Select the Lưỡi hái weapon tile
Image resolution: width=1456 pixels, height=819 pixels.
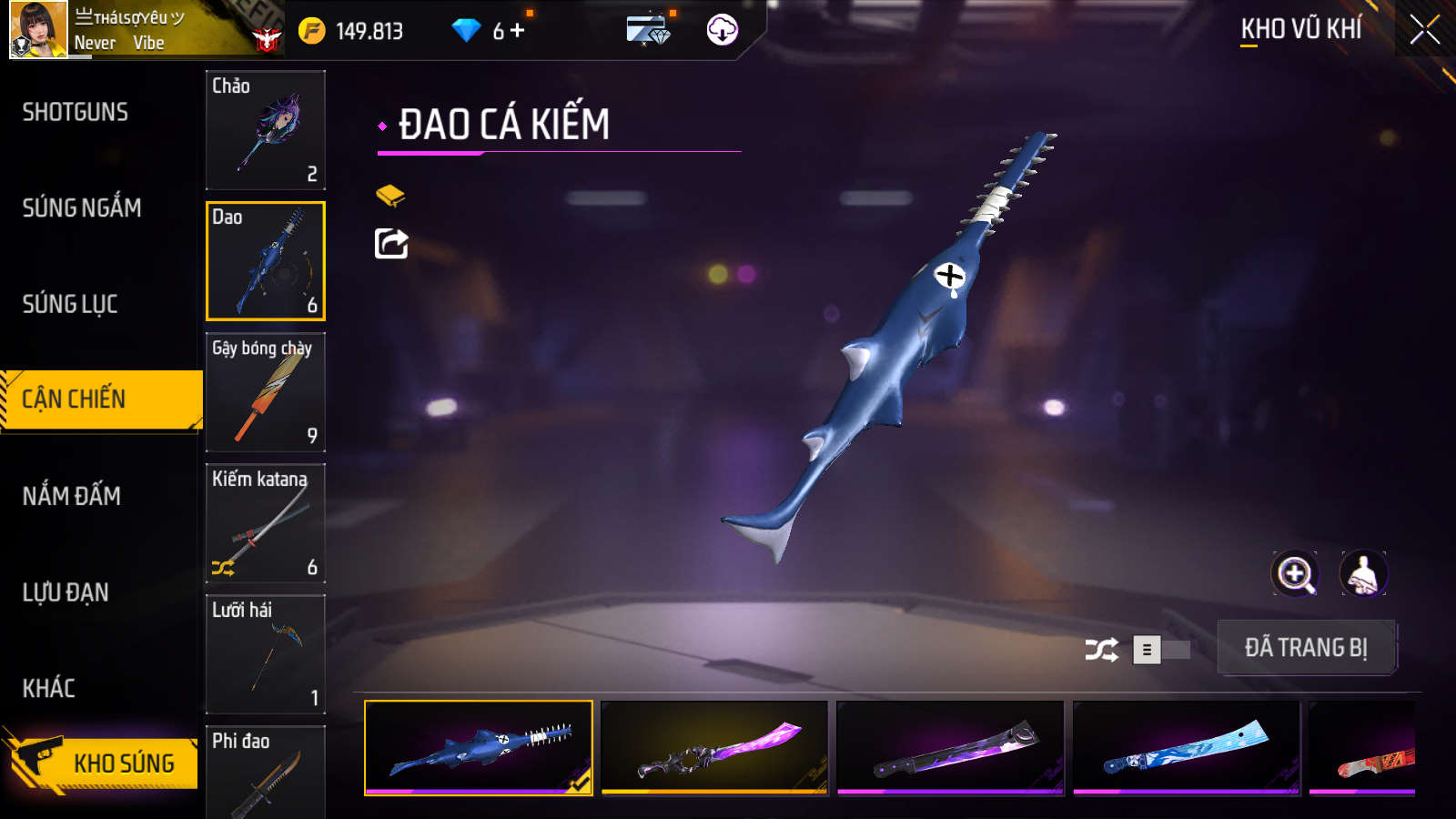[x=266, y=654]
